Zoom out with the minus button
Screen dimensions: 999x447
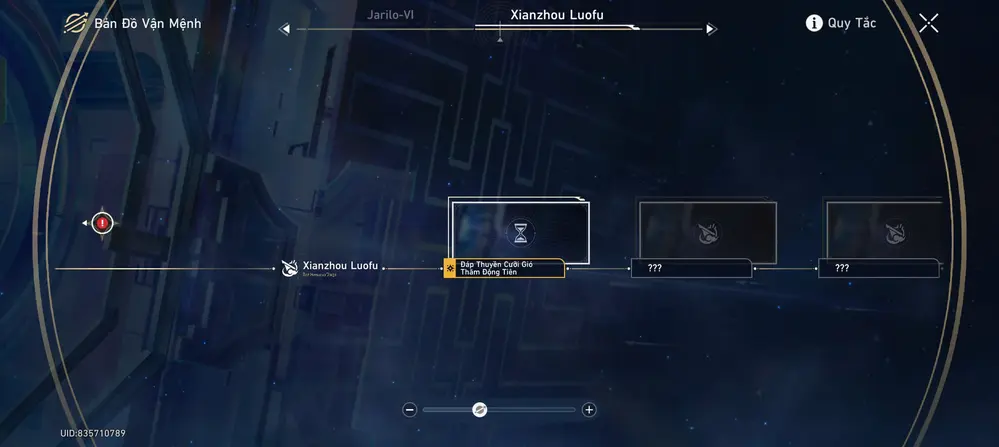(x=409, y=409)
